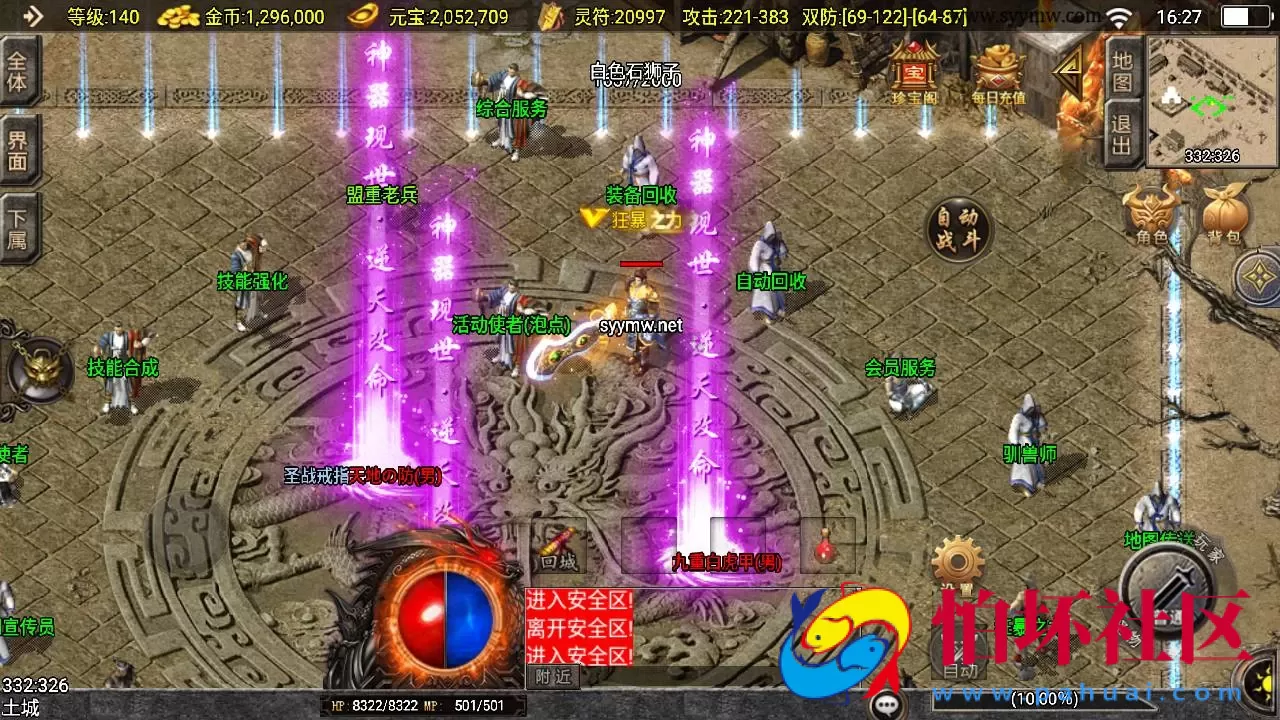
Task: Toggle 自动战斗 auto-battle mode
Action: click(959, 228)
